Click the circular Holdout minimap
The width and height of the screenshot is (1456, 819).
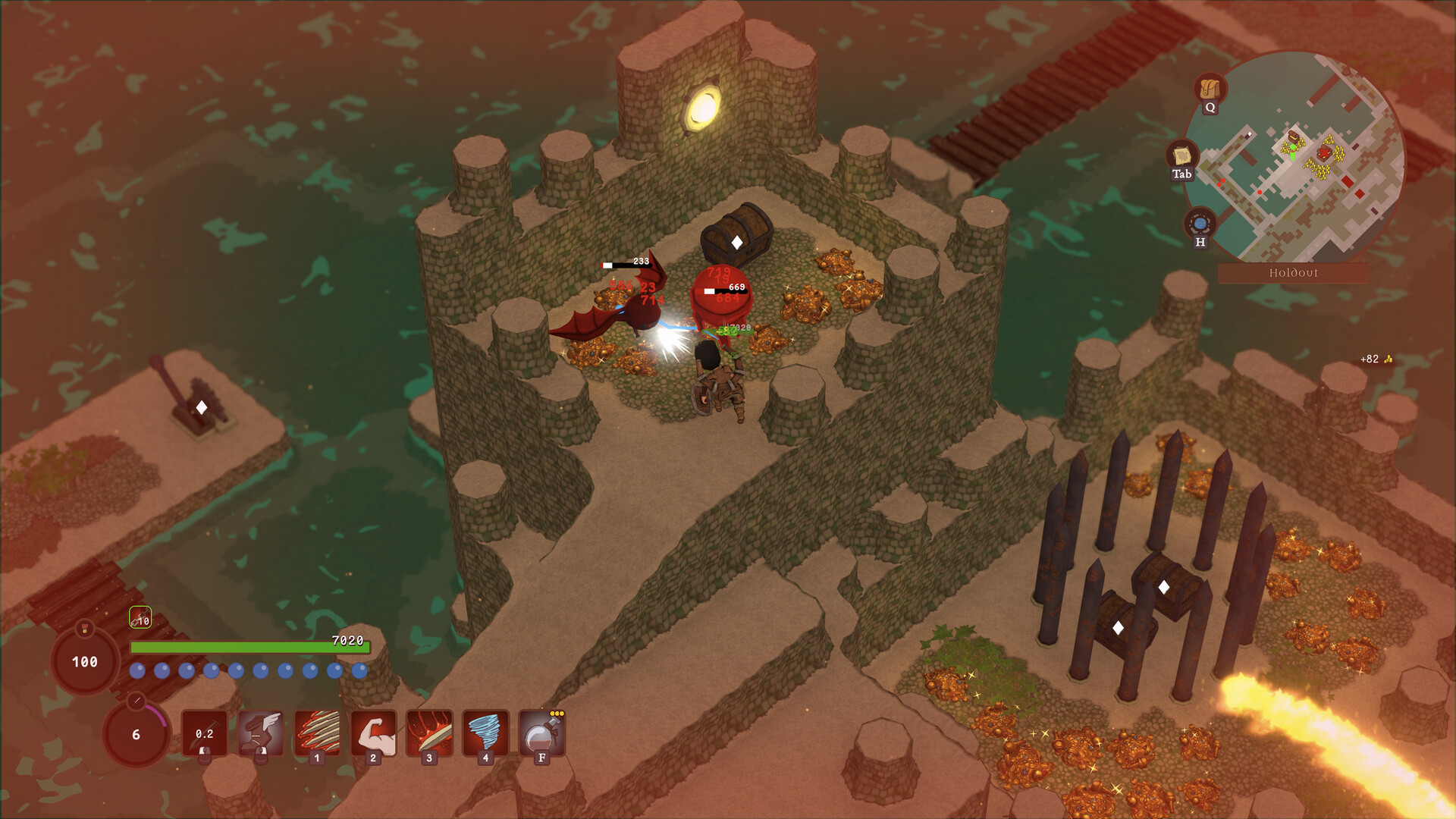(1295, 156)
